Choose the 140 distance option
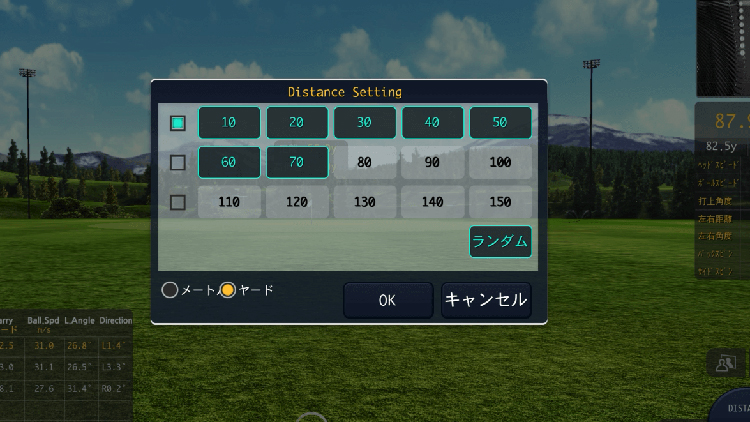The width and height of the screenshot is (750, 422). coord(433,202)
